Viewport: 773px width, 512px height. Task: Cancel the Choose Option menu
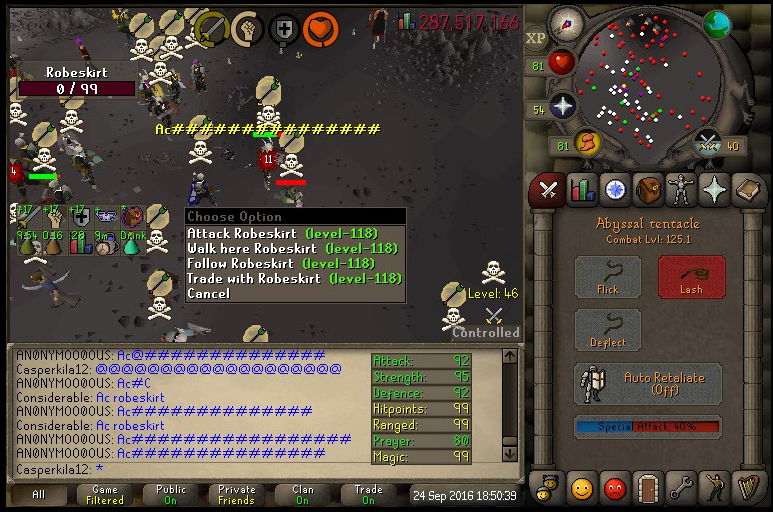[x=208, y=294]
